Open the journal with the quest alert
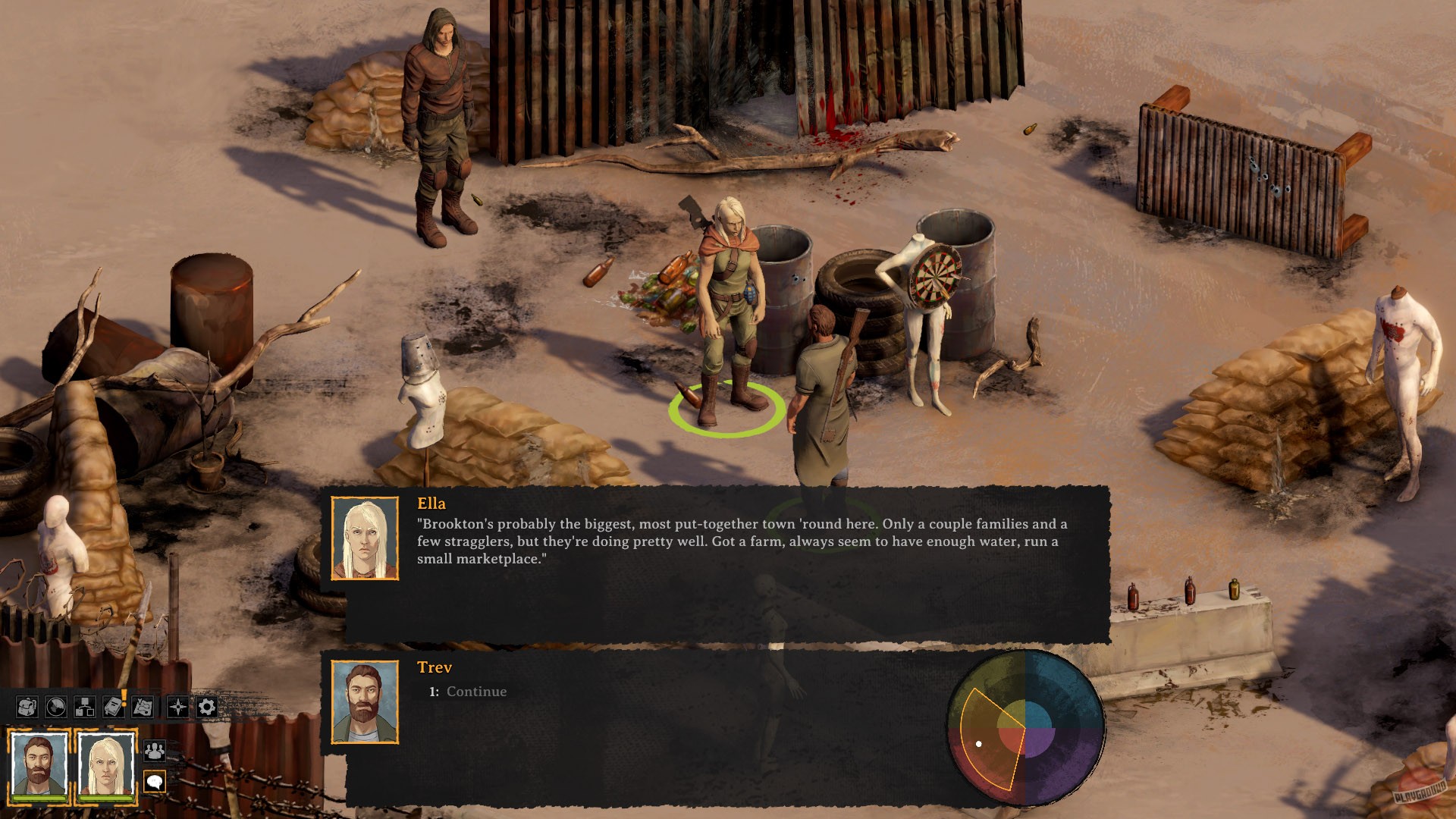 pos(112,708)
